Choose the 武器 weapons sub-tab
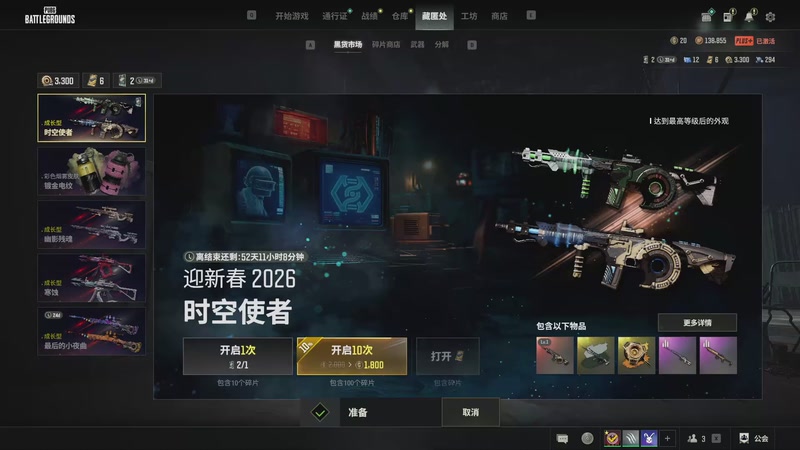 click(x=418, y=45)
